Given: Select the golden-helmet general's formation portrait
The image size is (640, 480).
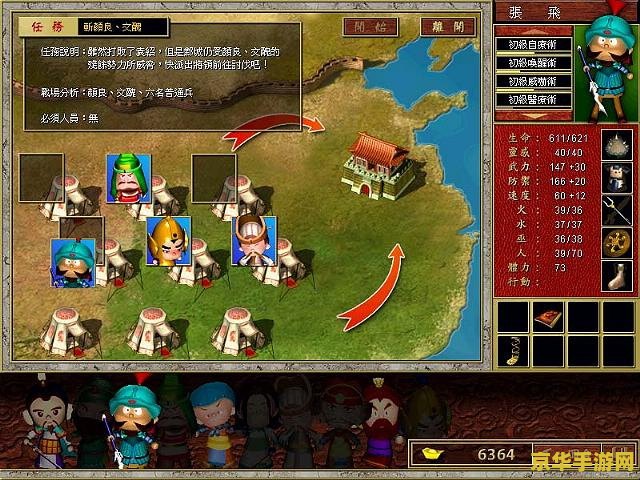Looking at the screenshot, I should click(x=168, y=241).
